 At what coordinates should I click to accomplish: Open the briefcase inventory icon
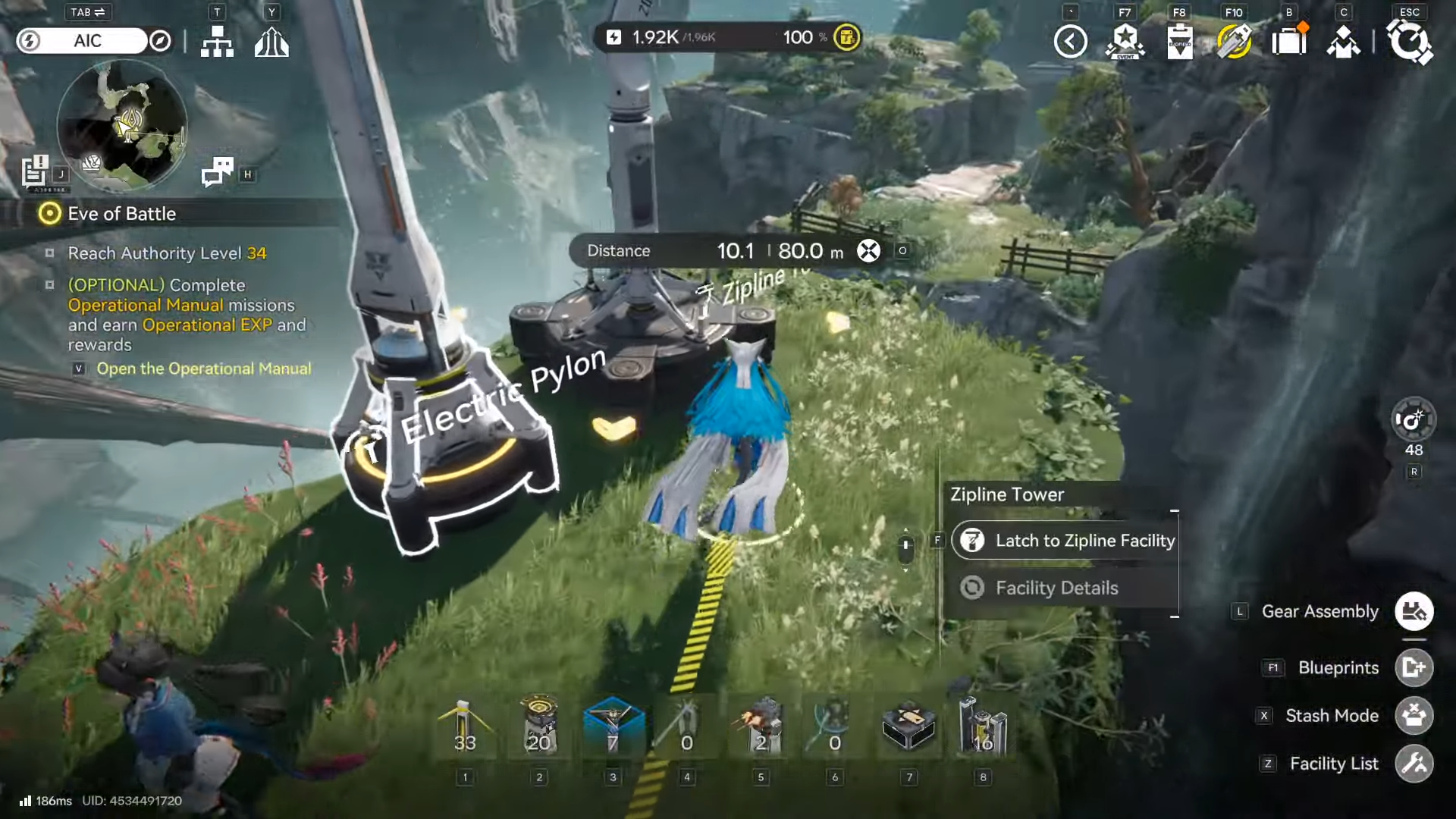point(1288,41)
